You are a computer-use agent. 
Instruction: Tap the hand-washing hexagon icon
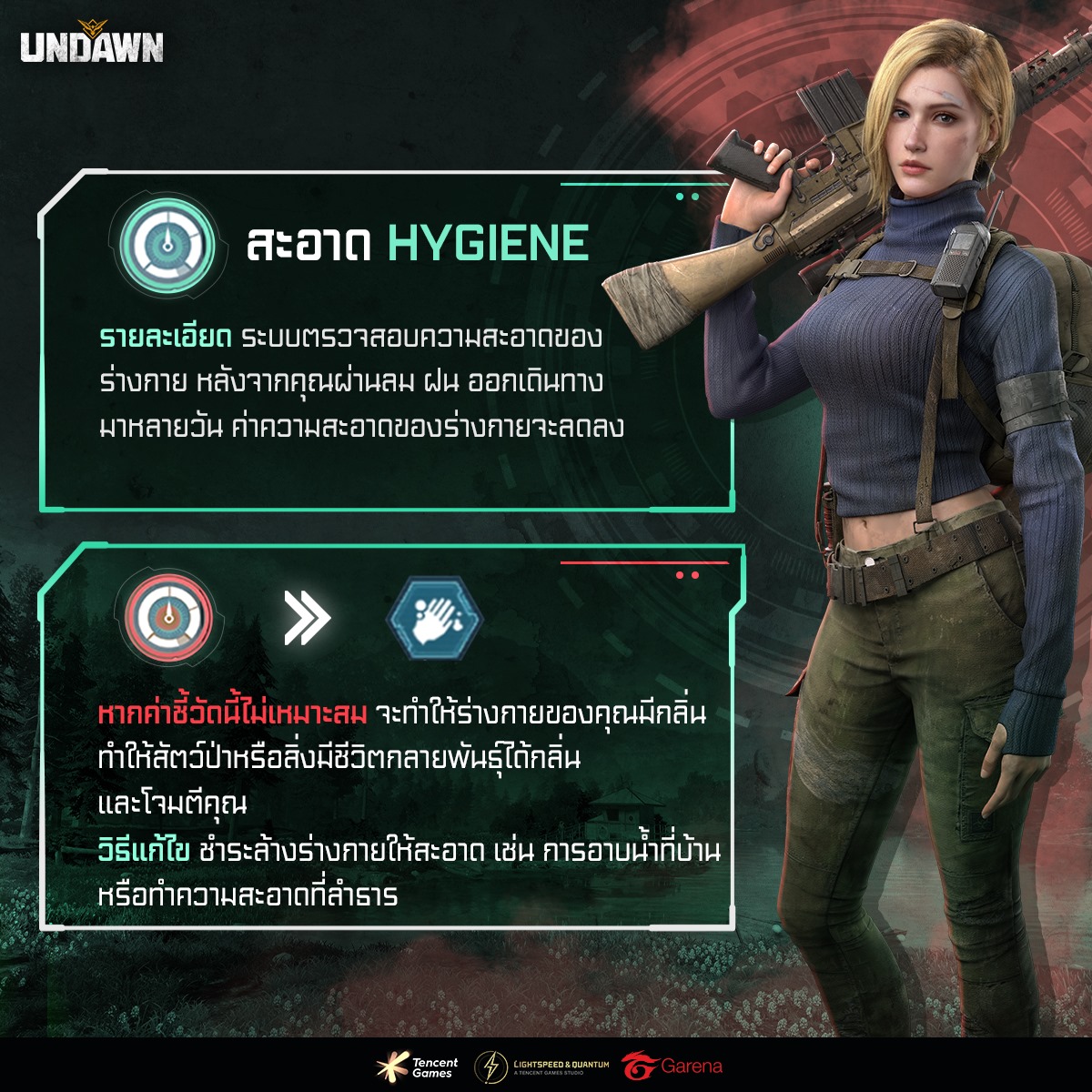[x=434, y=620]
